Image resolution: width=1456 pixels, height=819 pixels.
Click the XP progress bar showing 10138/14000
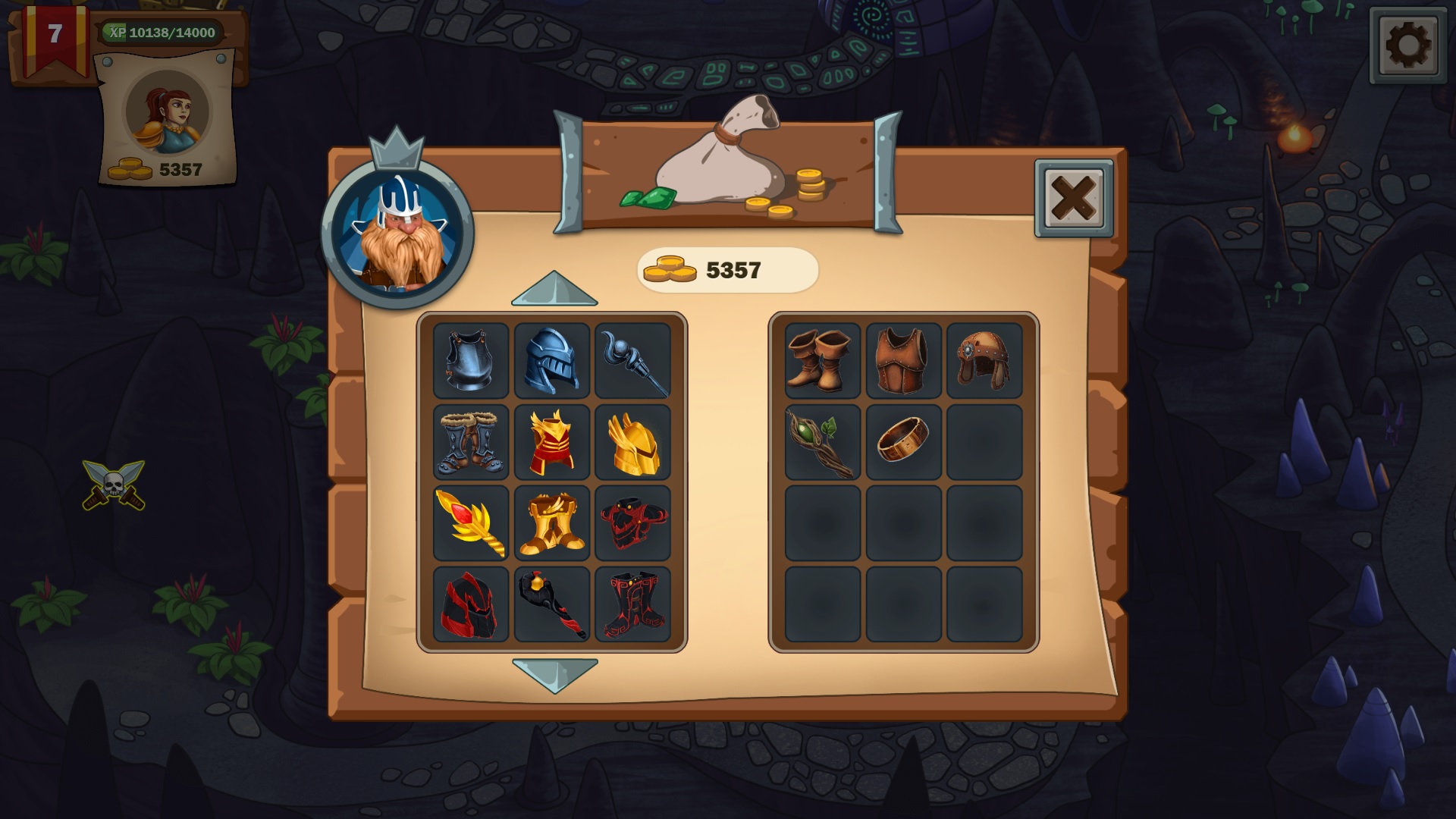159,33
